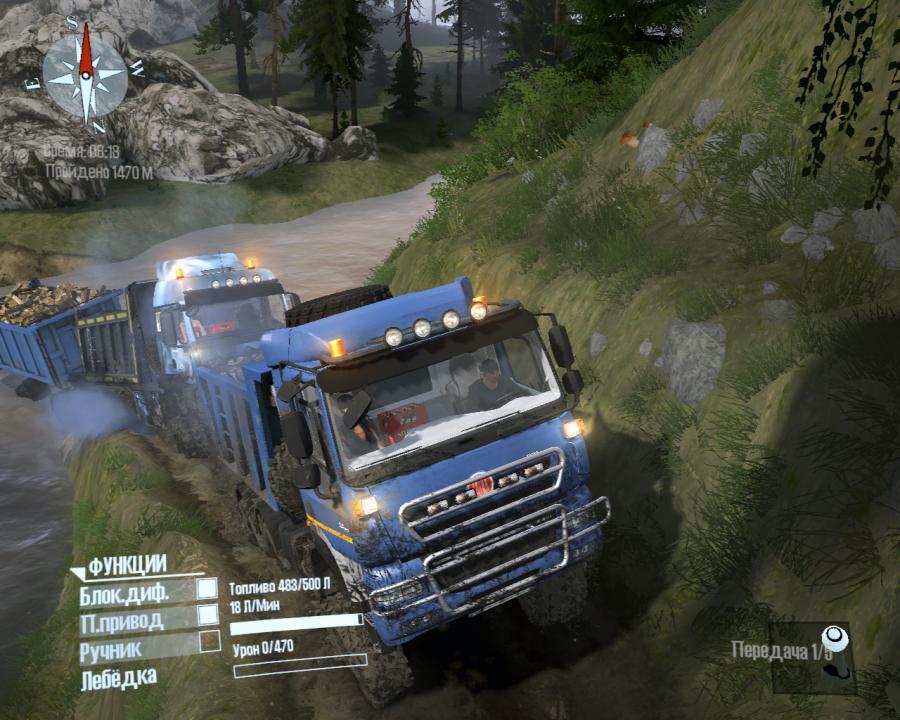The height and width of the screenshot is (720, 900).
Task: Activate the Лебёдка winch function
Action: tap(119, 678)
